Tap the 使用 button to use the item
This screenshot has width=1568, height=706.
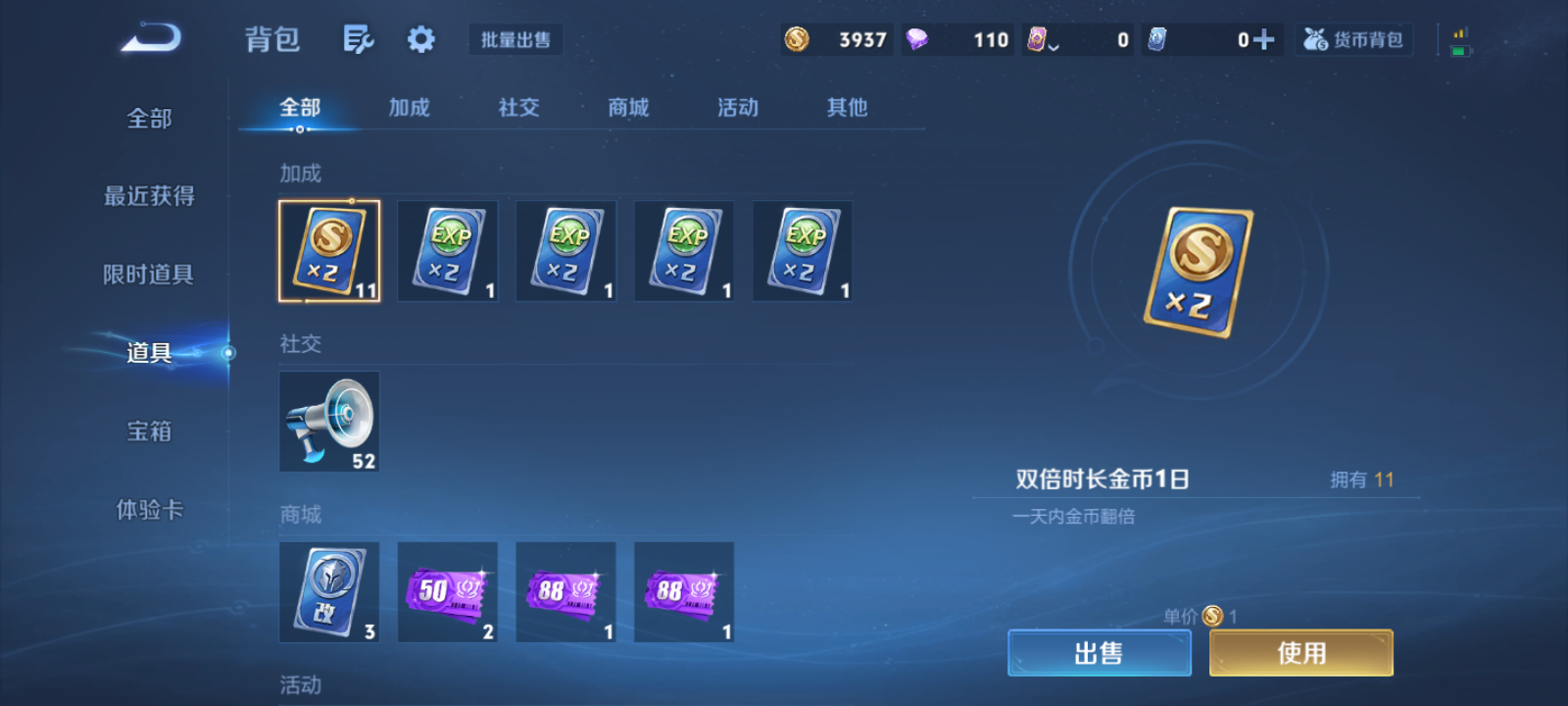pyautogui.click(x=1300, y=651)
